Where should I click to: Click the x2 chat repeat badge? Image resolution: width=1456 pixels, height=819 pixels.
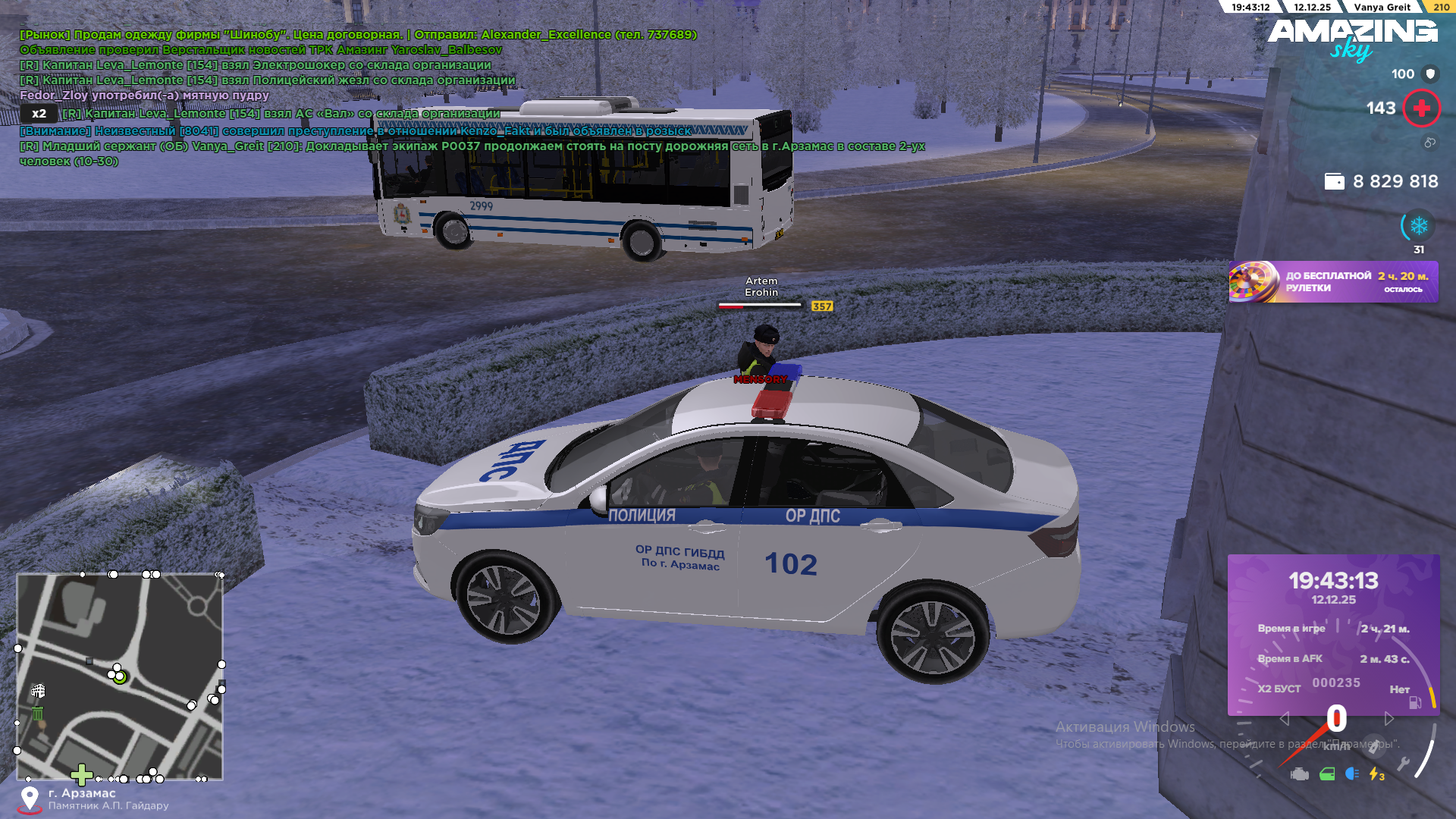coord(39,114)
